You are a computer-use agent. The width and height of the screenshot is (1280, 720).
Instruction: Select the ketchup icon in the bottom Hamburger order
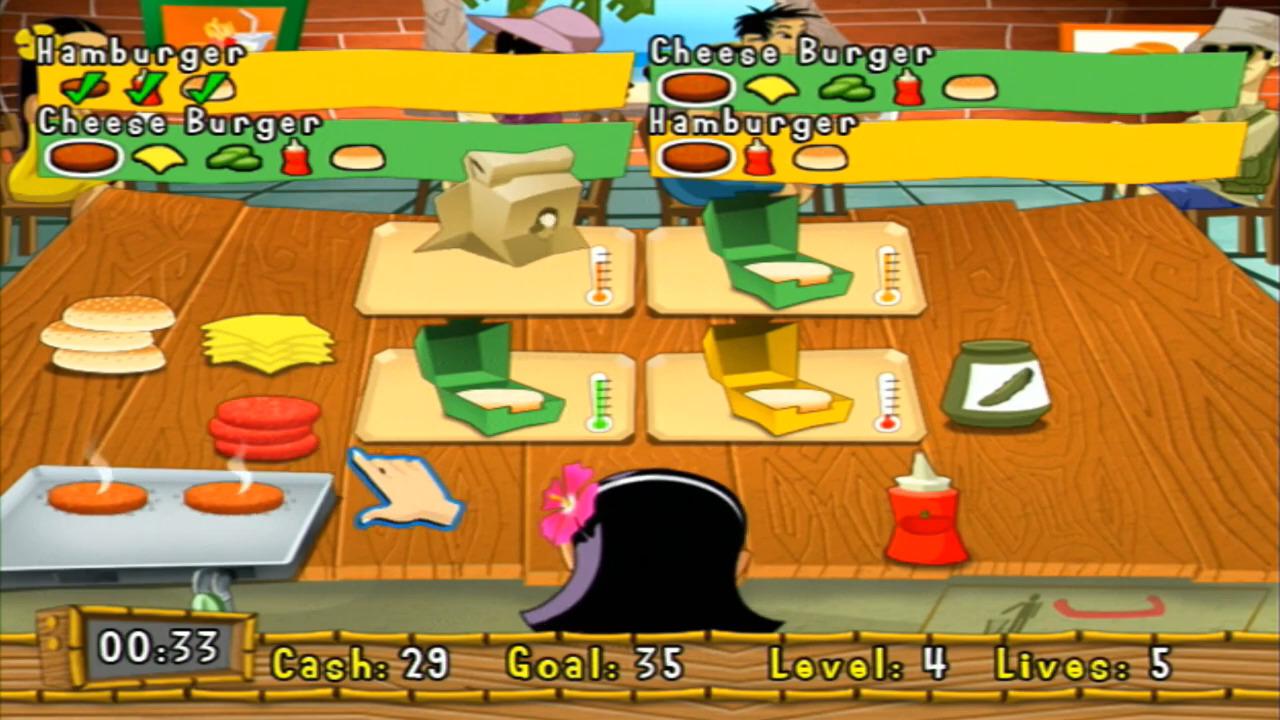pyautogui.click(x=758, y=158)
